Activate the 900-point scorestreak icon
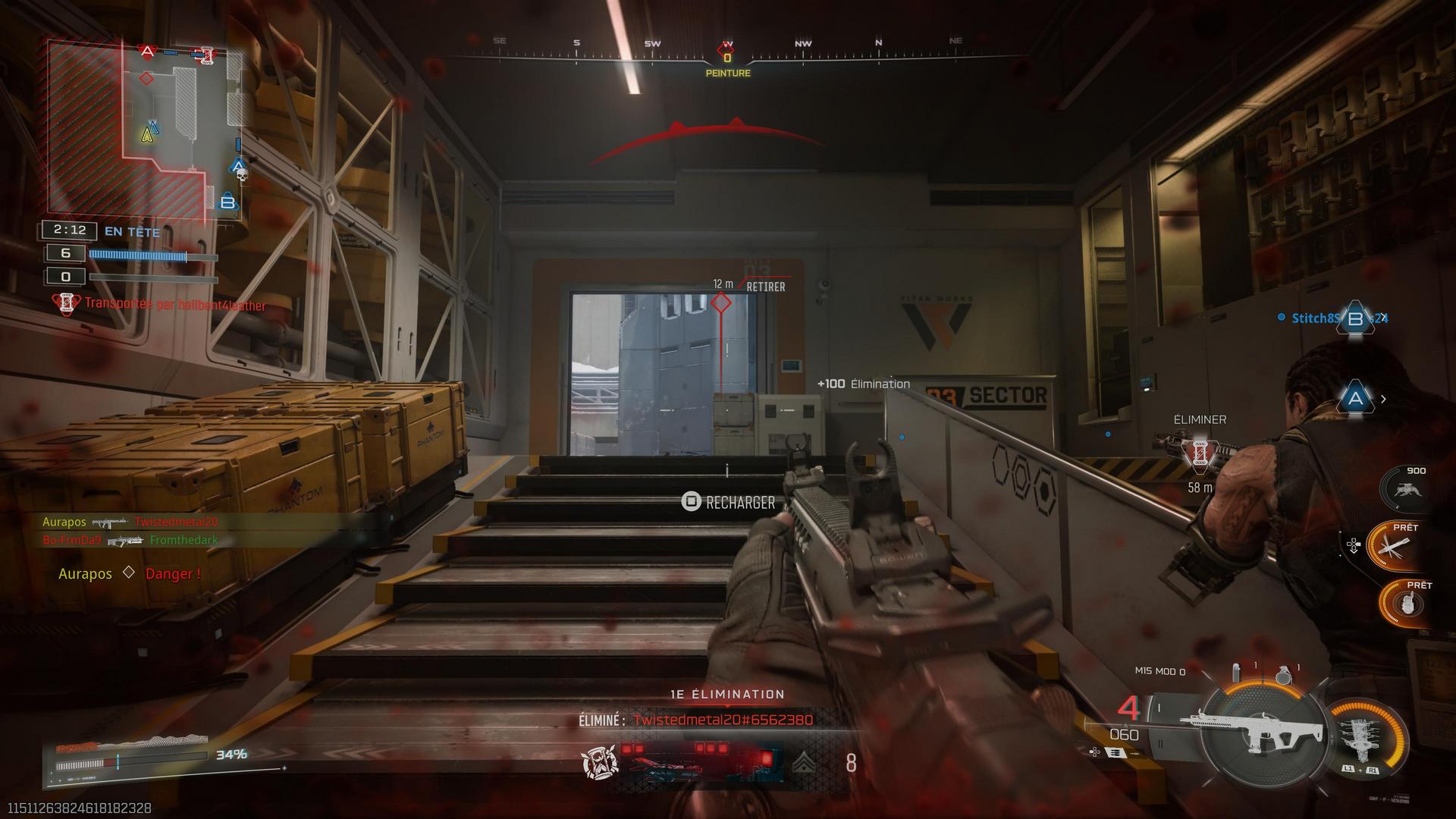 point(1405,489)
